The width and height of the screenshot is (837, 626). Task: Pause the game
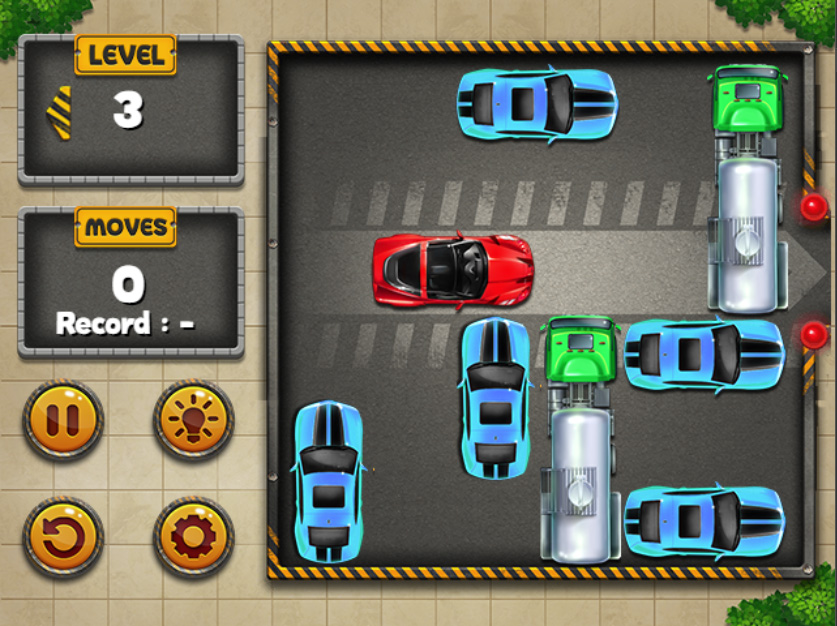click(63, 419)
